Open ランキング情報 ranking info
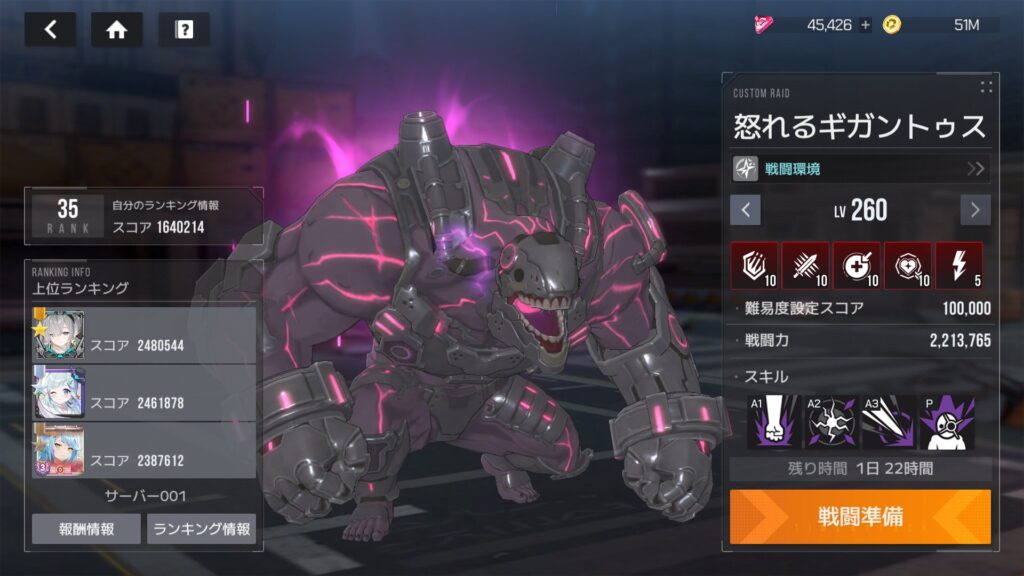Screen dimensions: 1024x576 pyautogui.click(x=201, y=529)
